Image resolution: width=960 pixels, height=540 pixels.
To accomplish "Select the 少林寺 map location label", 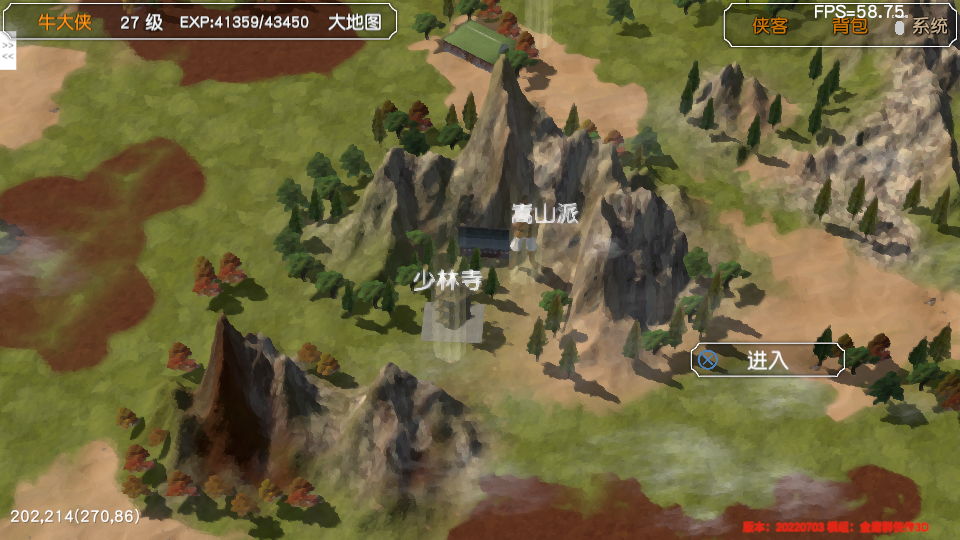I will (x=447, y=281).
